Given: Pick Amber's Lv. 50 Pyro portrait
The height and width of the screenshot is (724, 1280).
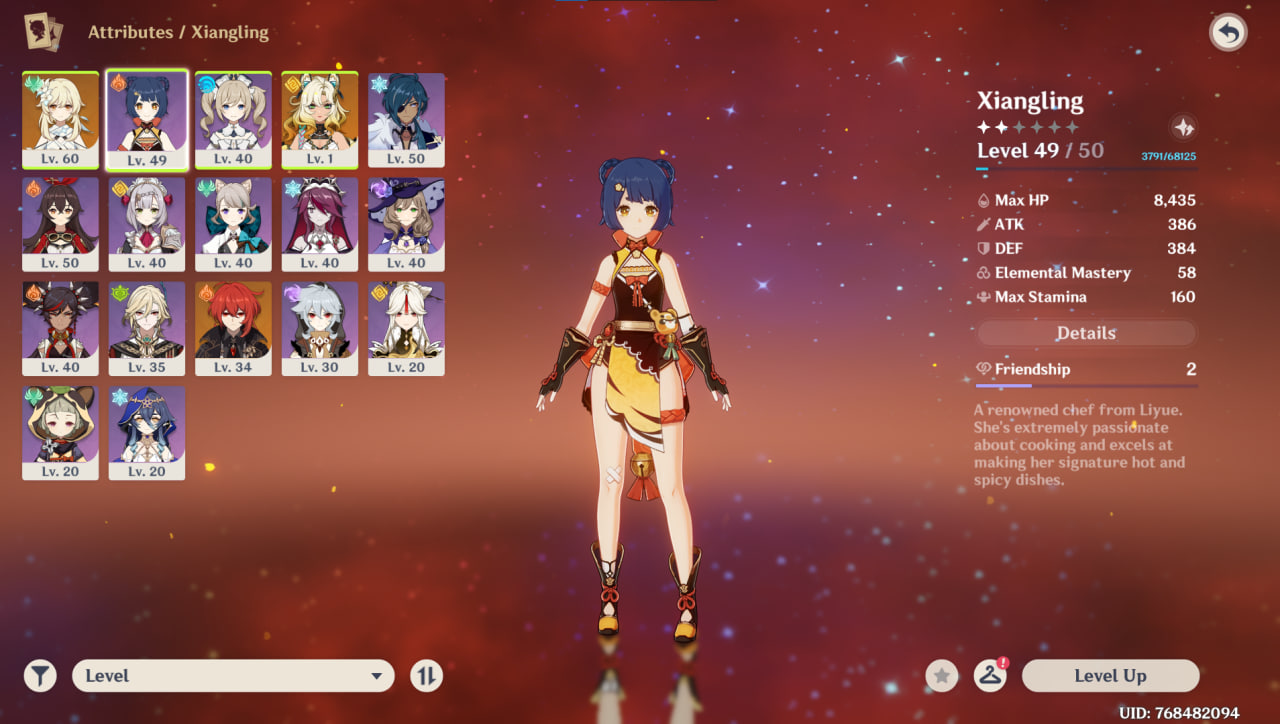Looking at the screenshot, I should [x=60, y=223].
